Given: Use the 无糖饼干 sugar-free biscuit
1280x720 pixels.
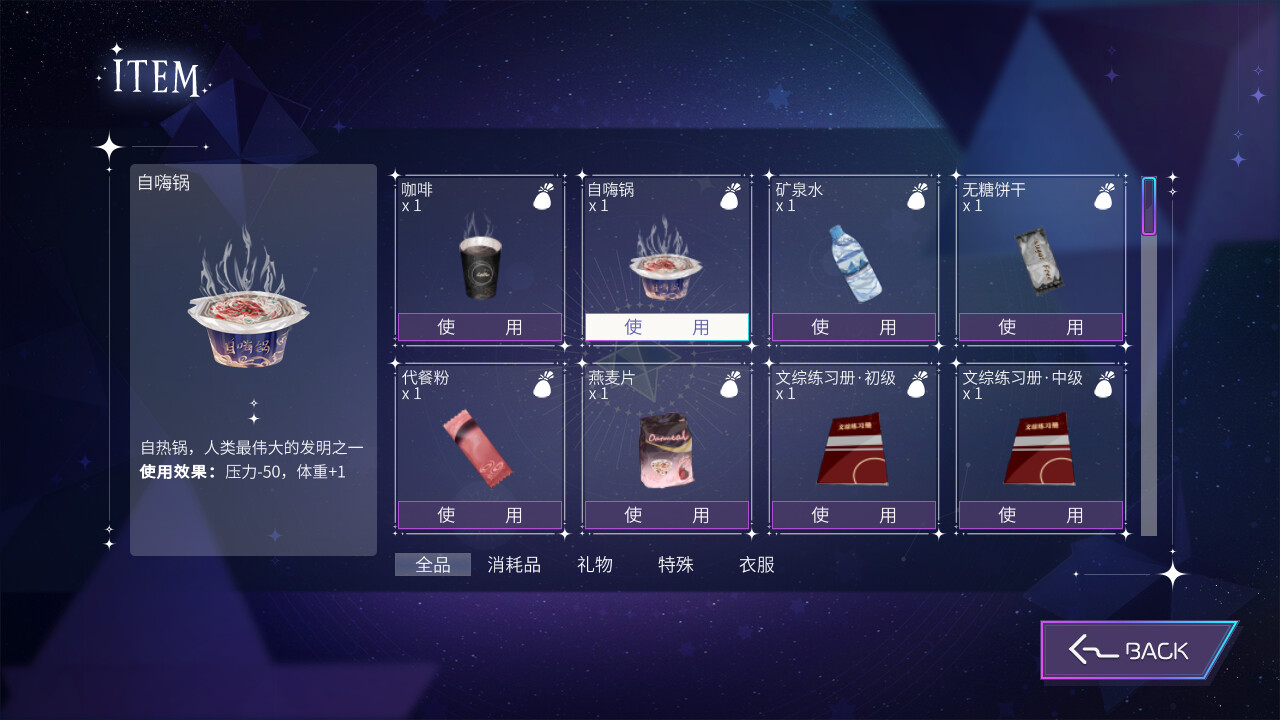Looking at the screenshot, I should pos(1041,327).
